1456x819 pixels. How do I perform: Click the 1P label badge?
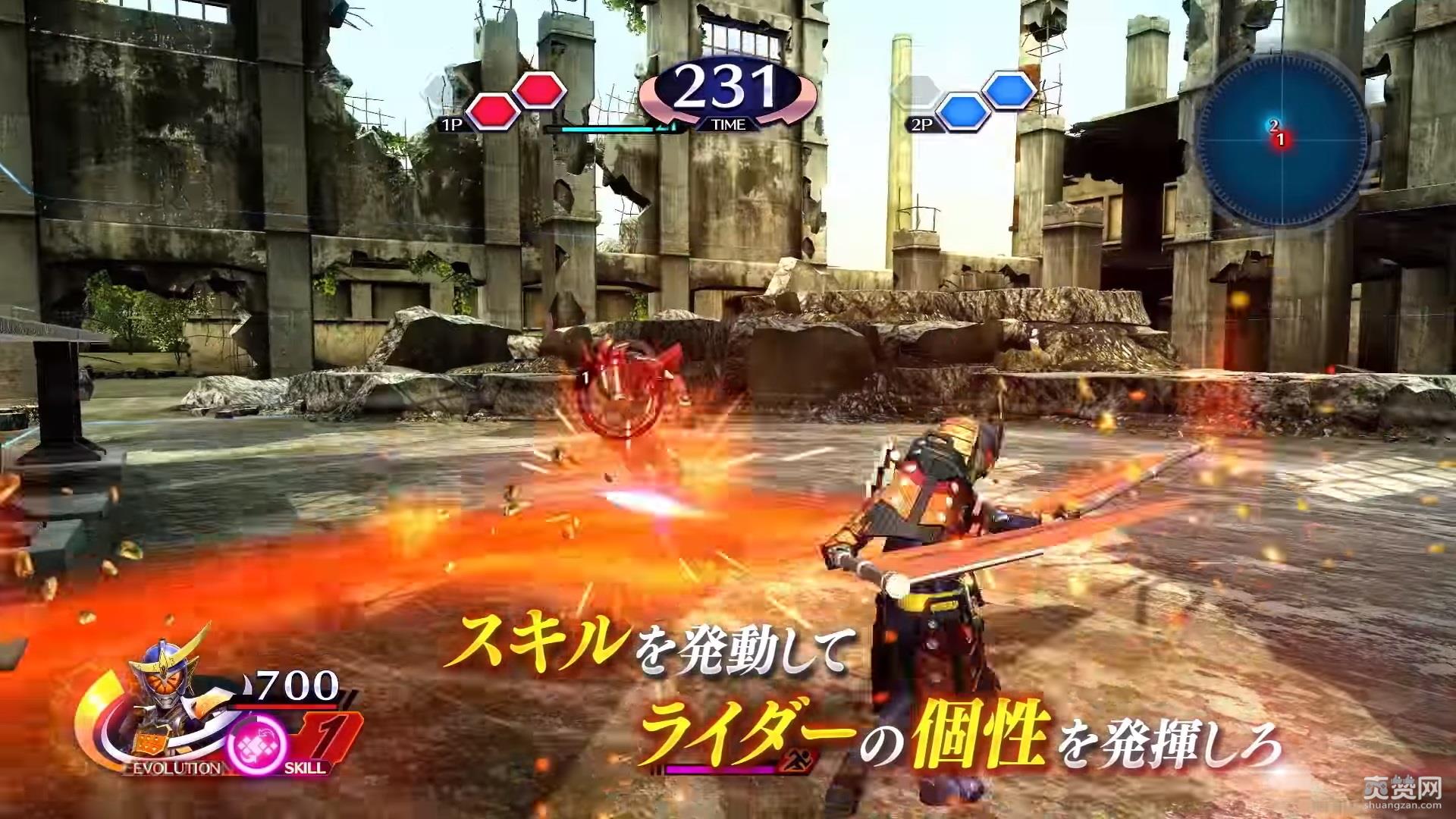click(453, 123)
